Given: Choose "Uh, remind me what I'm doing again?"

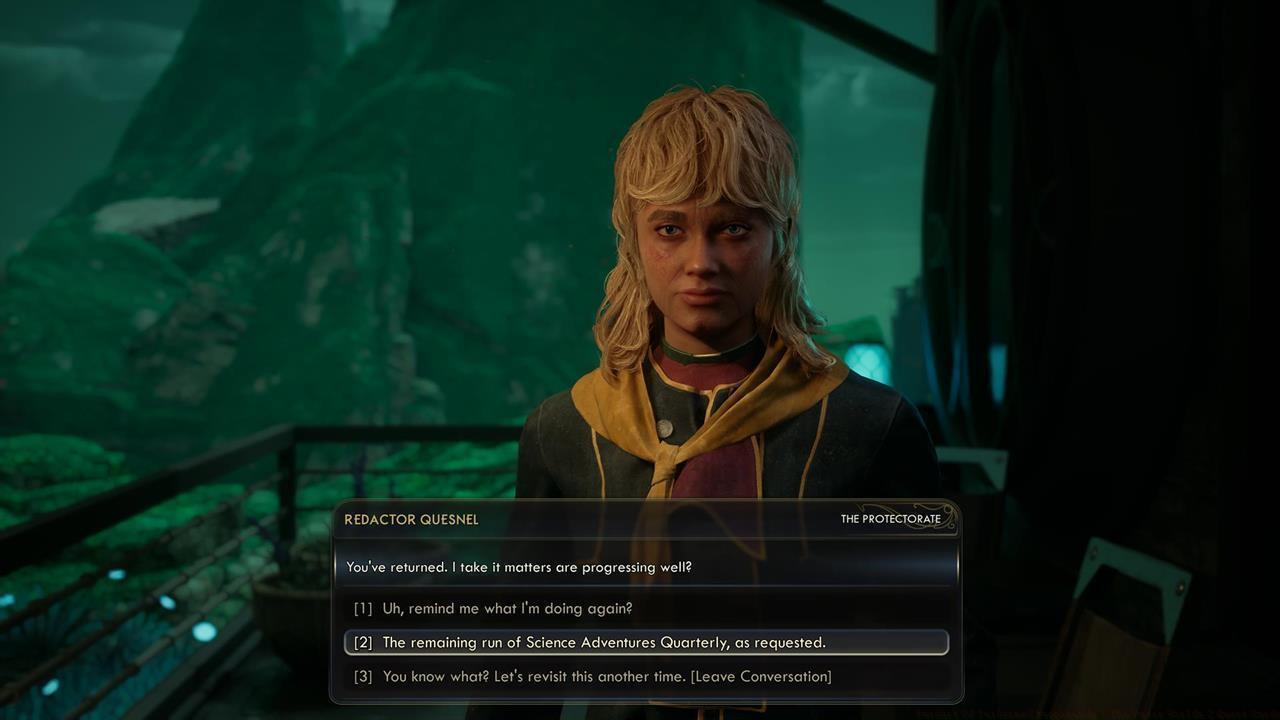Looking at the screenshot, I should point(507,608).
